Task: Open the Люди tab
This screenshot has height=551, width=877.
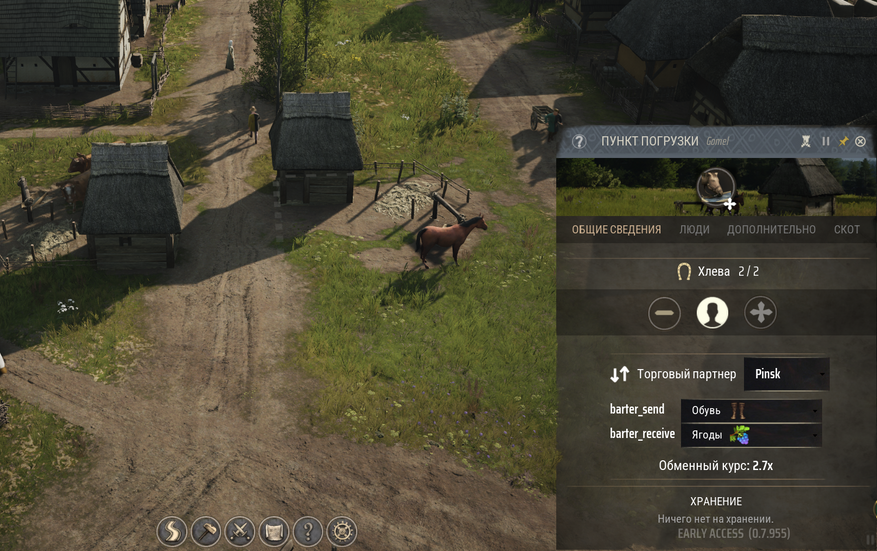Action: tap(694, 229)
